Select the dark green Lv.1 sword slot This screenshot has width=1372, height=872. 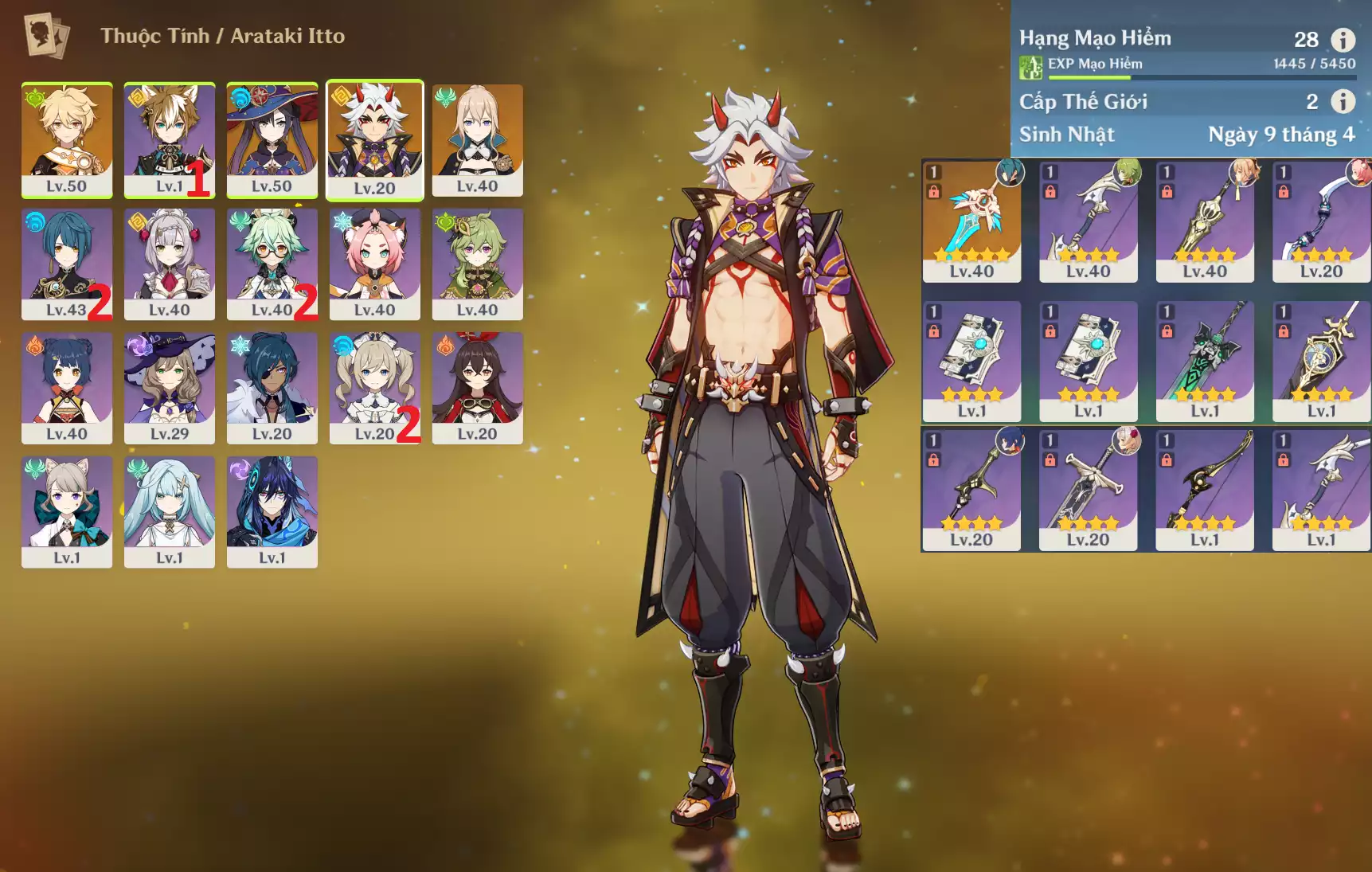pos(1205,361)
